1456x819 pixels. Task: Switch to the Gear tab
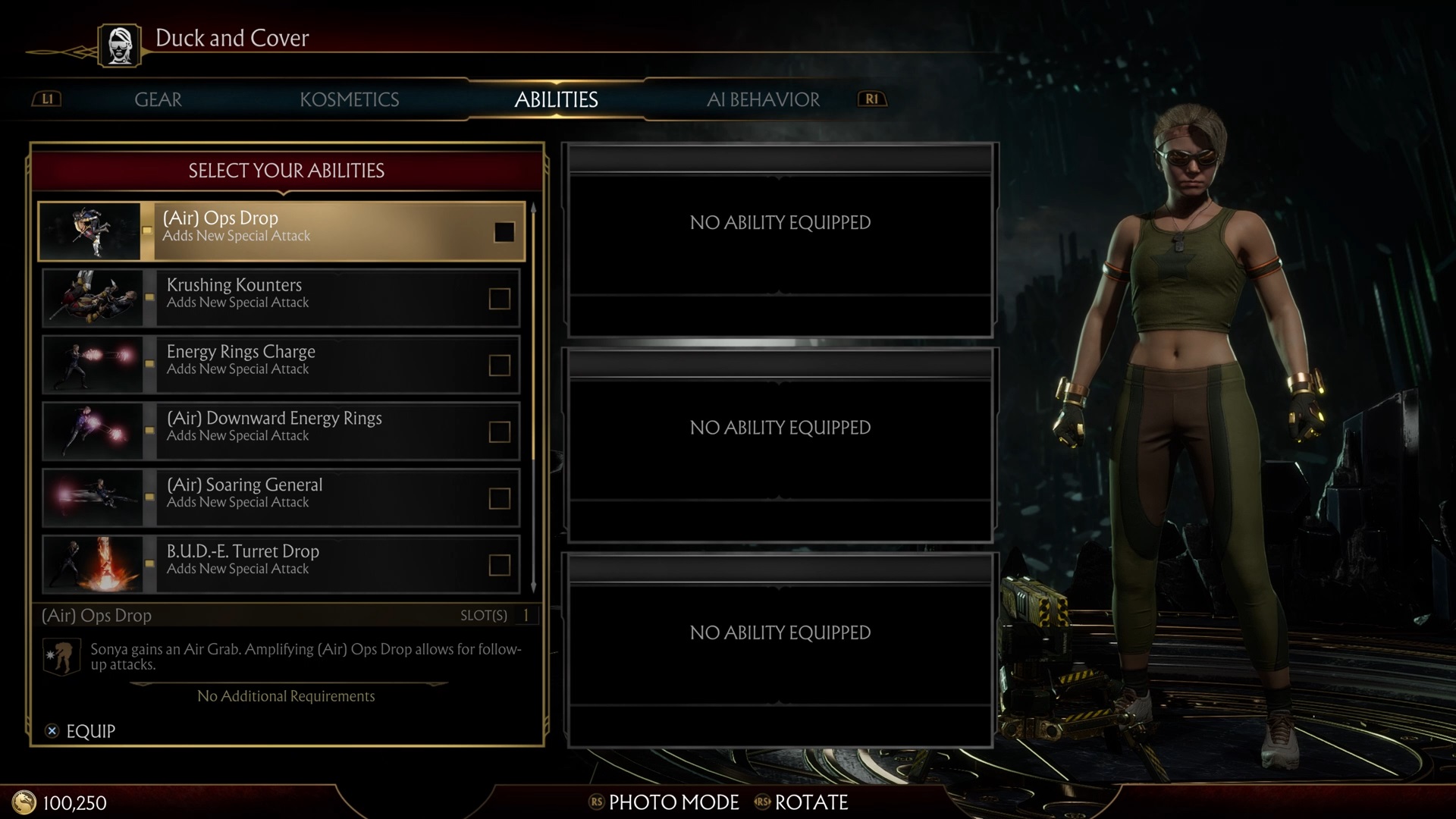pyautogui.click(x=158, y=99)
